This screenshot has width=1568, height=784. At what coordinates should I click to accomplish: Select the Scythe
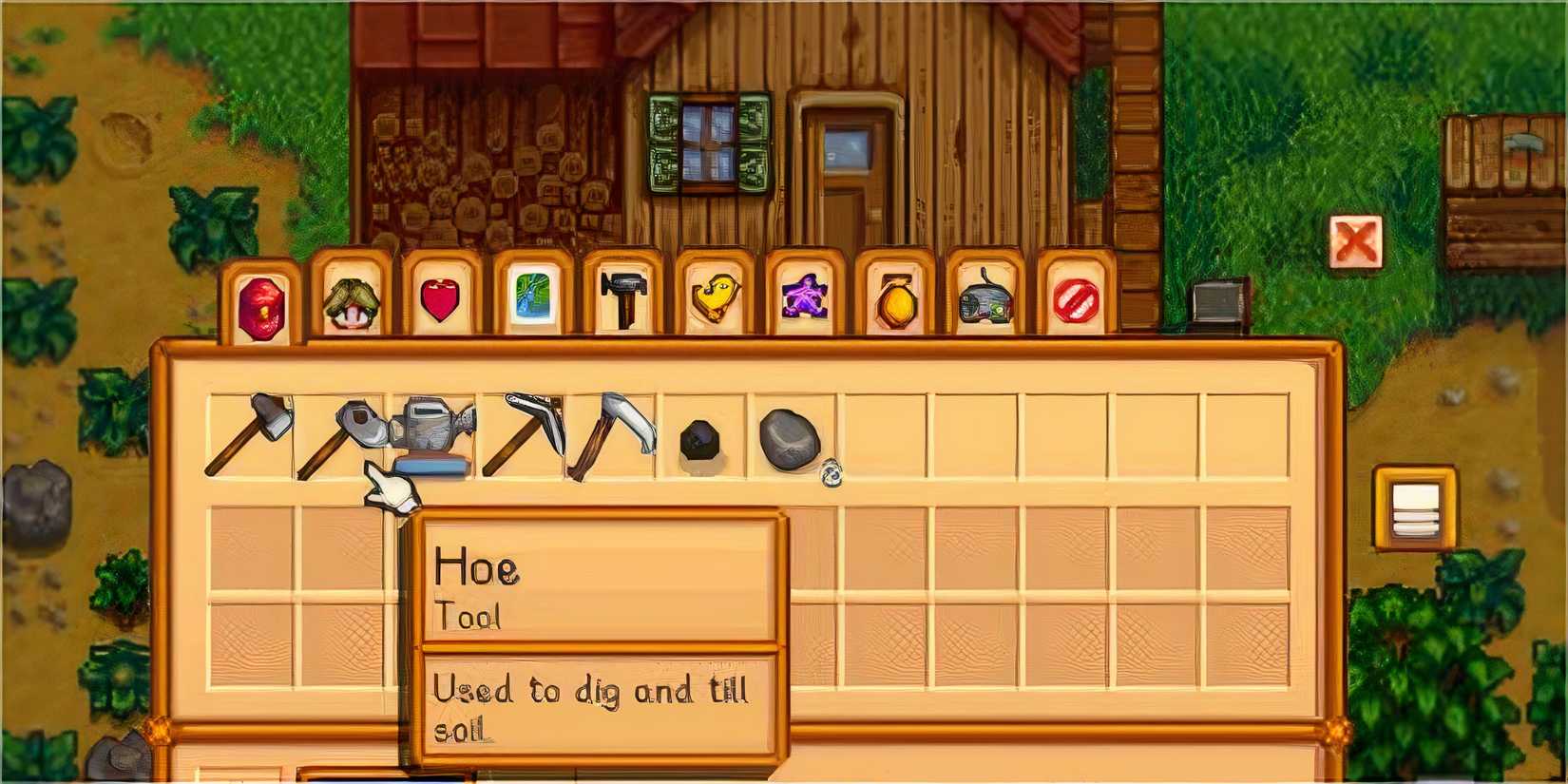point(618,432)
